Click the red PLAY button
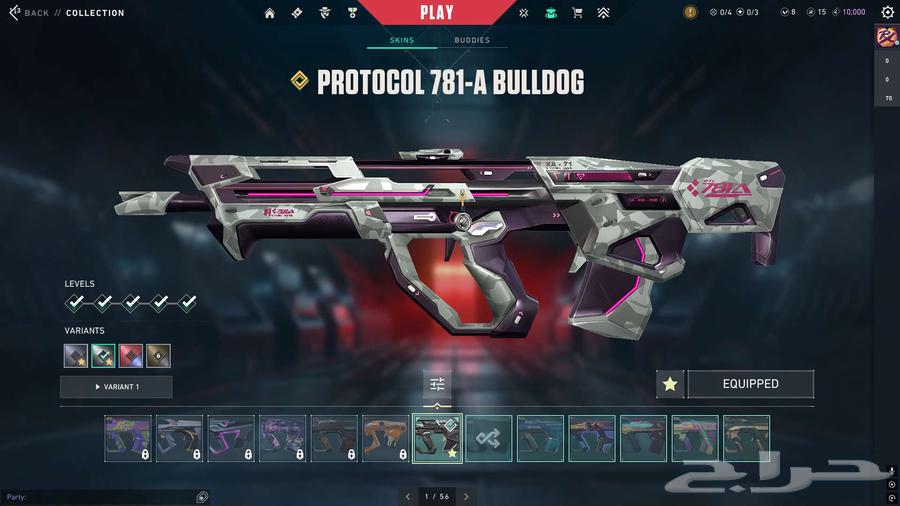This screenshot has width=900, height=506. point(437,13)
